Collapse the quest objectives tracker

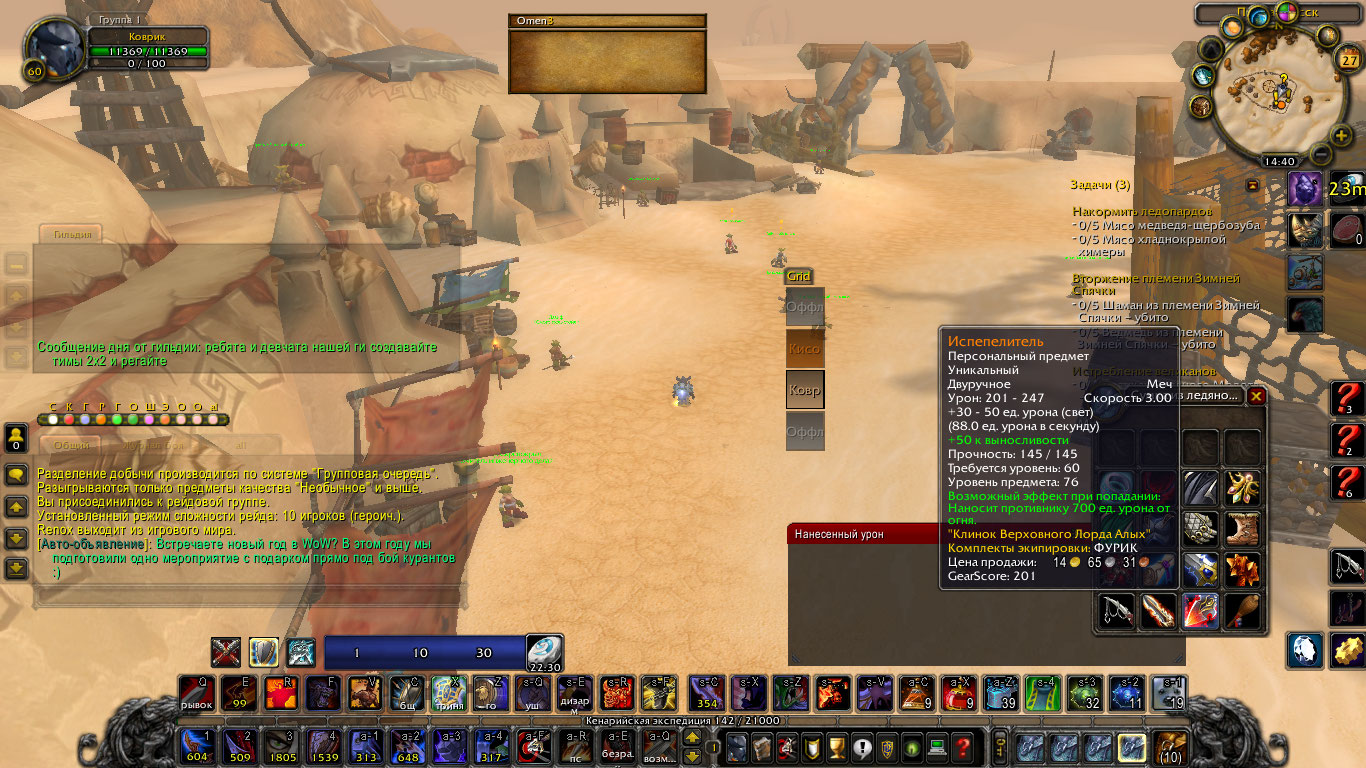pos(1251,185)
